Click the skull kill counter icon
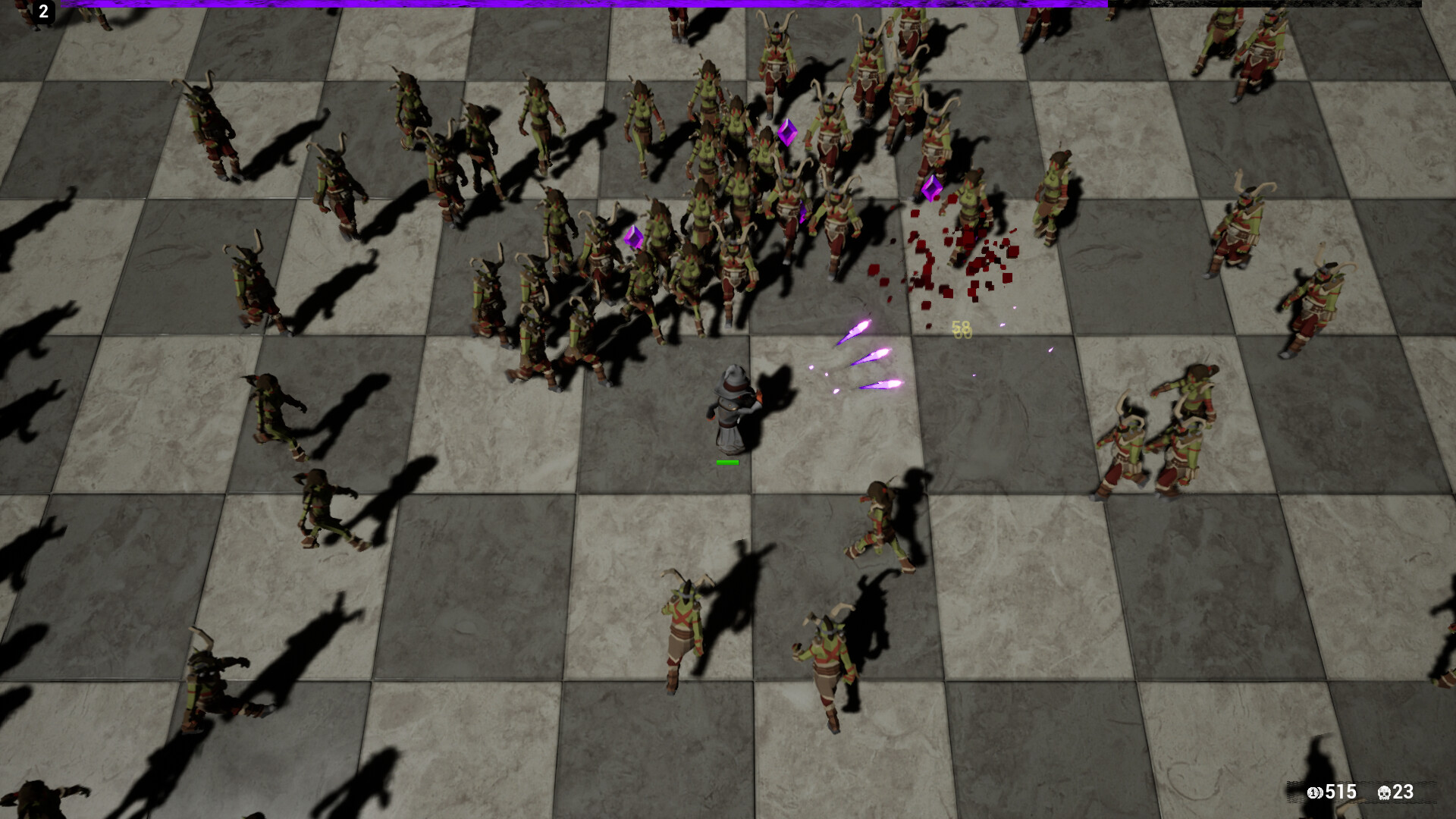Viewport: 1456px width, 819px height. tap(1384, 792)
